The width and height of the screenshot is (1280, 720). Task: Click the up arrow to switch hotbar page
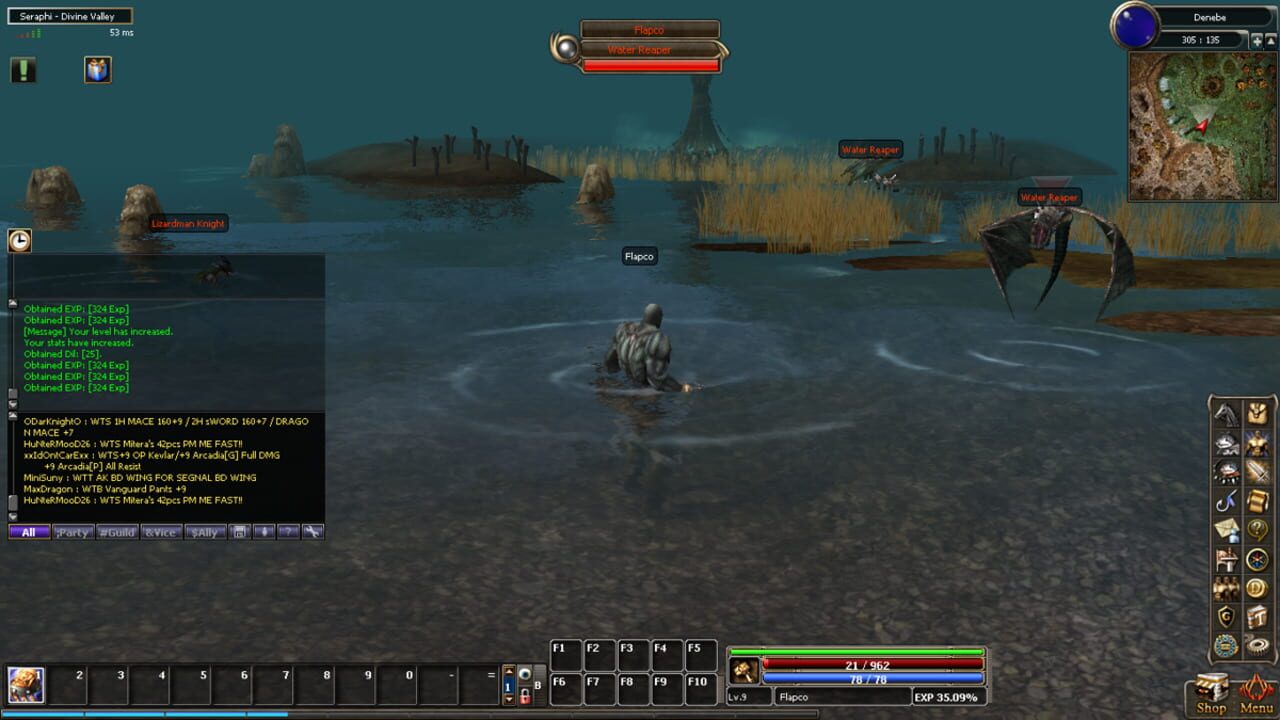pos(509,671)
